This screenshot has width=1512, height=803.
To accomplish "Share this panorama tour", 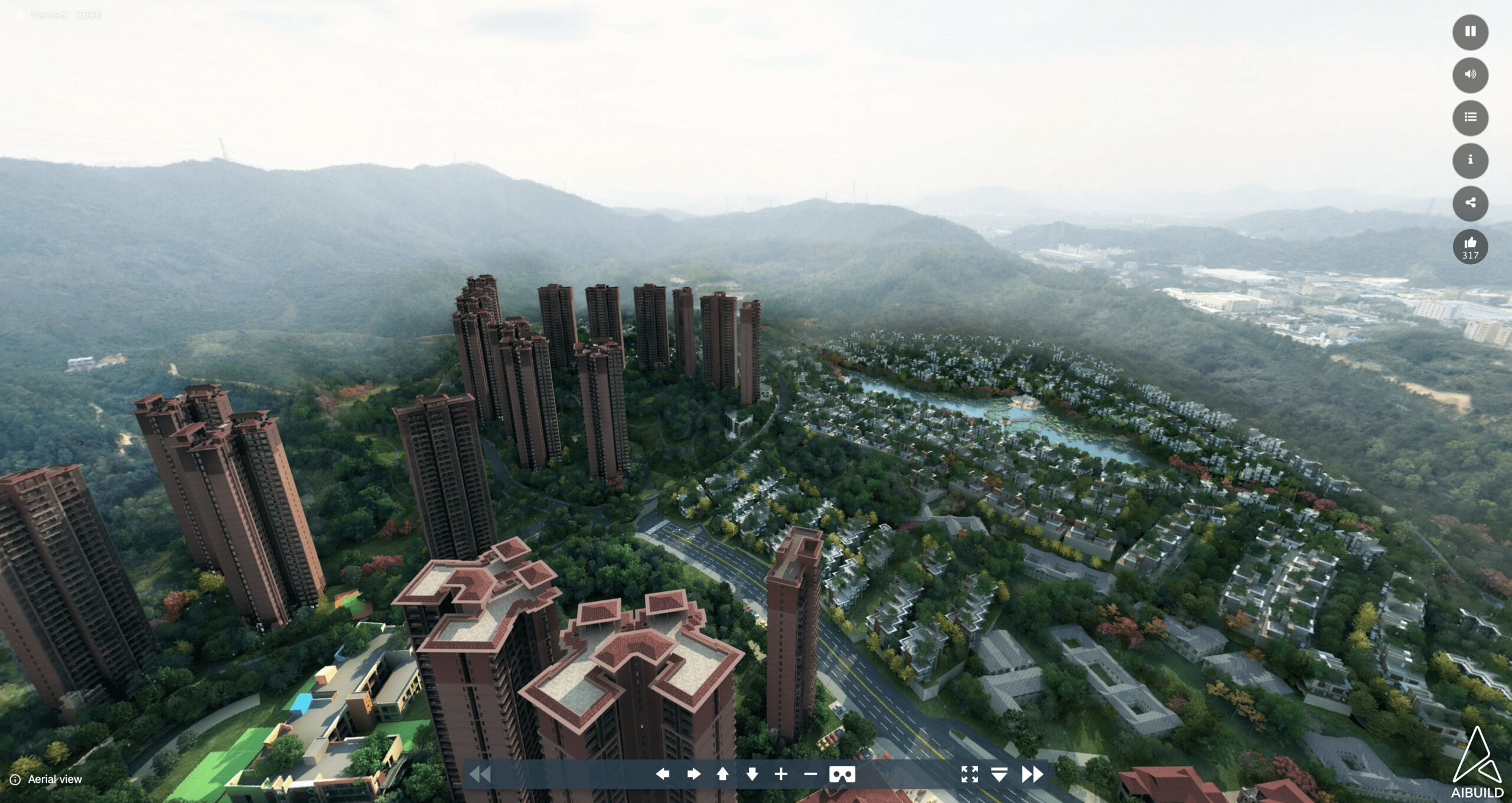I will point(1470,203).
